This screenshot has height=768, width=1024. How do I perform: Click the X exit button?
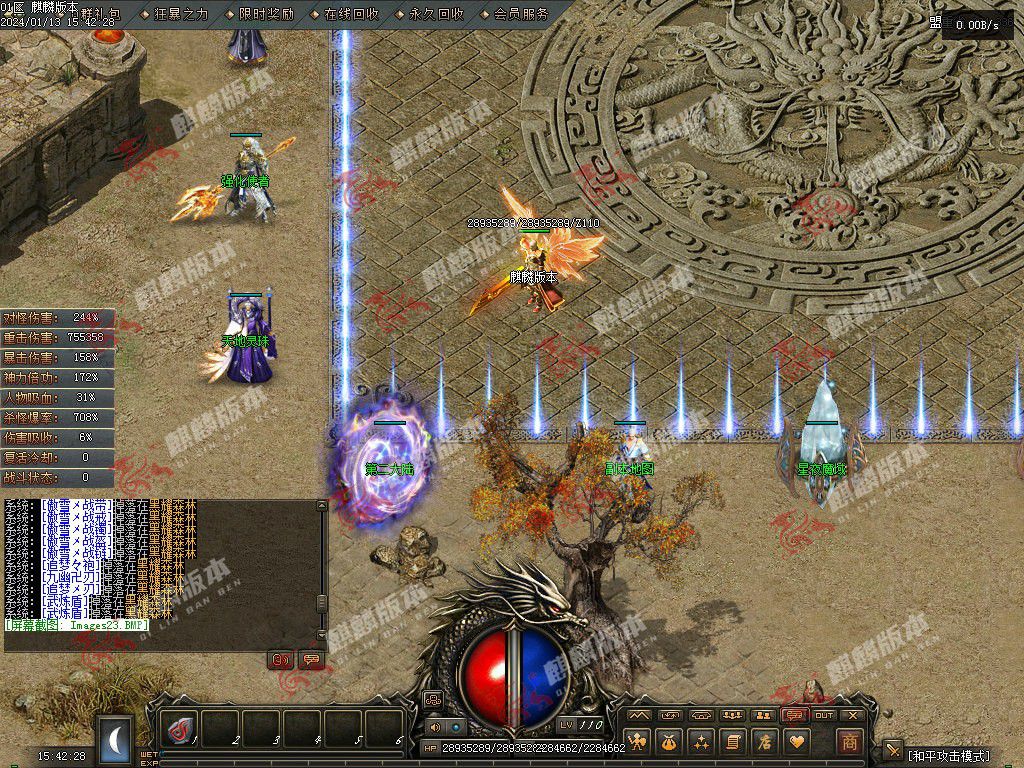[x=853, y=715]
